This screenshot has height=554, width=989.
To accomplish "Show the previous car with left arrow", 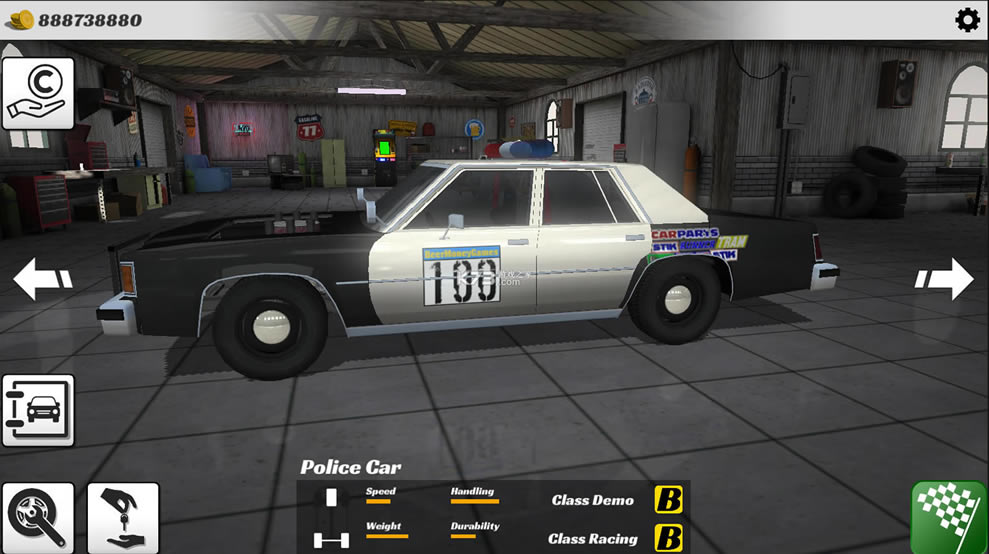I will 42,279.
